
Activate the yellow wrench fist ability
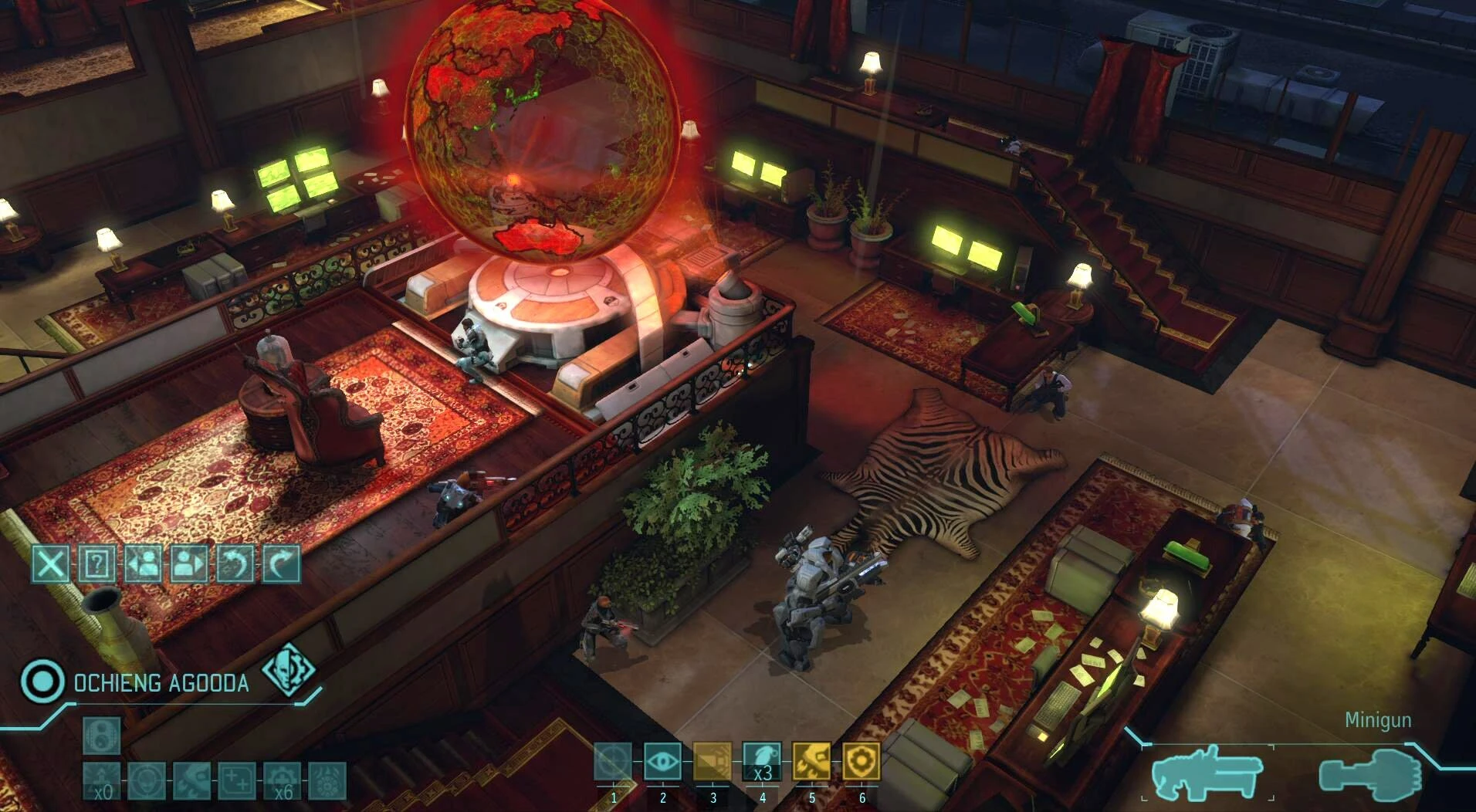click(811, 763)
